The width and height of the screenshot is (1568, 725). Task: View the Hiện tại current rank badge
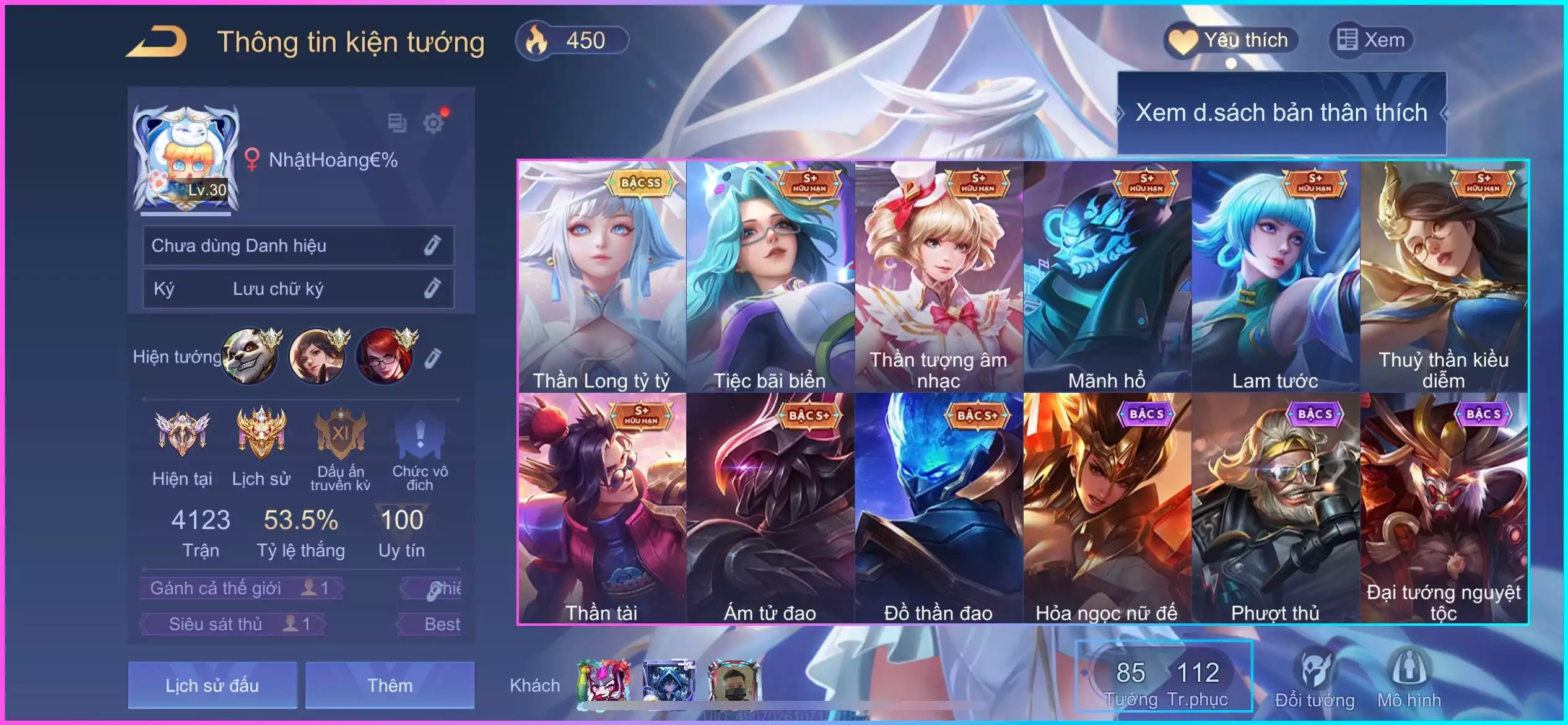click(182, 447)
